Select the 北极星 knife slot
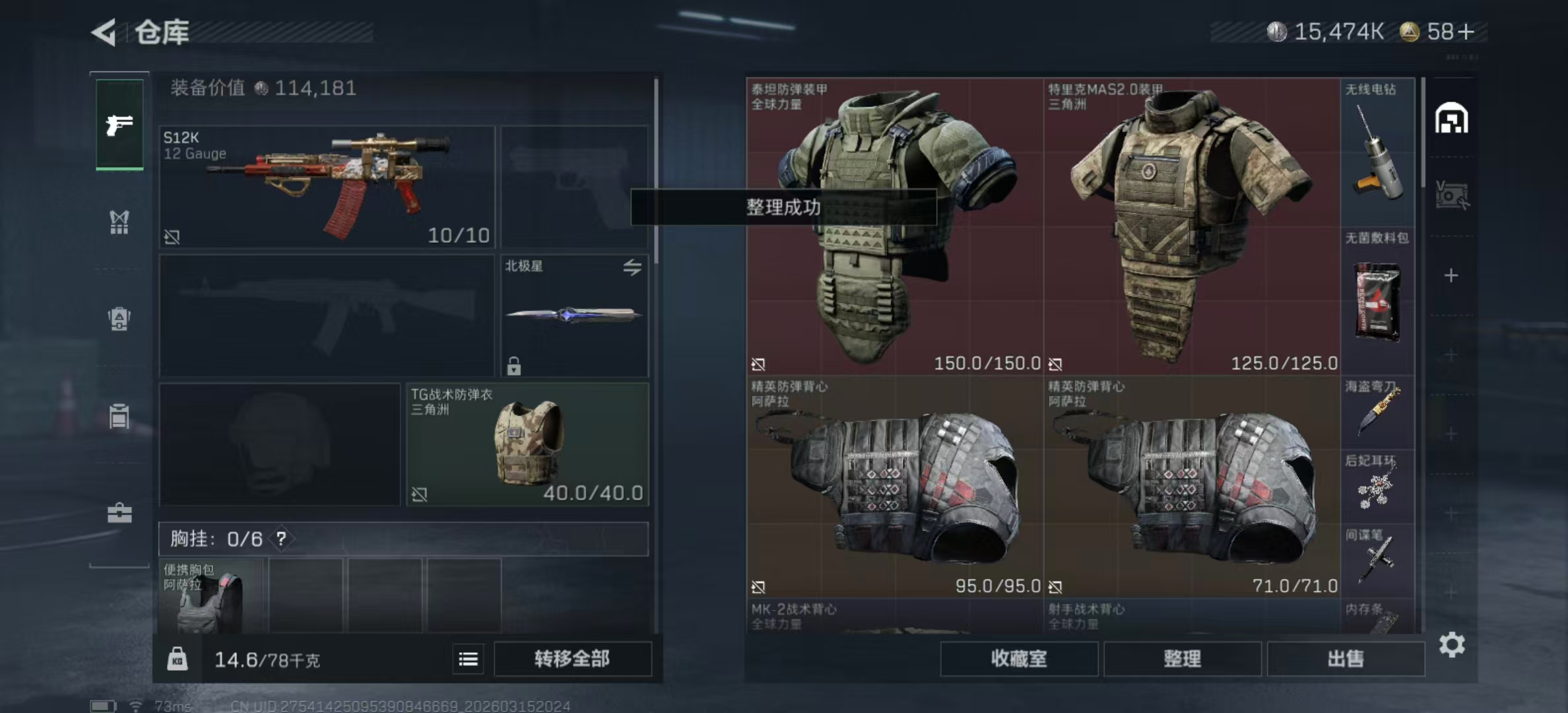 tap(574, 316)
